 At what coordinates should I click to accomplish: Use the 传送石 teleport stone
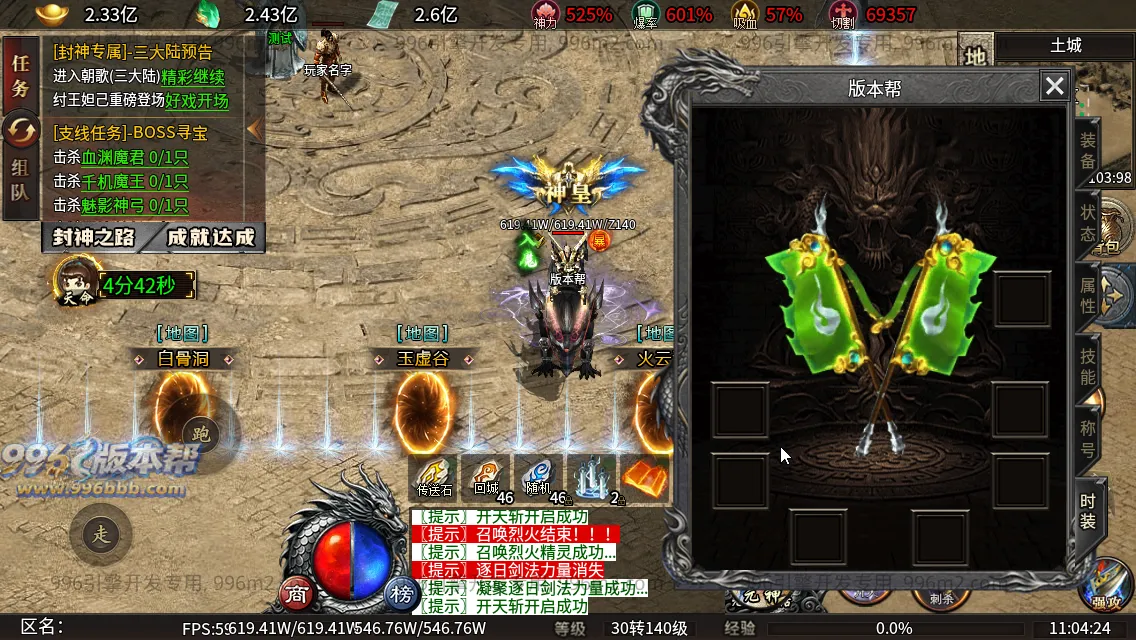[435, 477]
